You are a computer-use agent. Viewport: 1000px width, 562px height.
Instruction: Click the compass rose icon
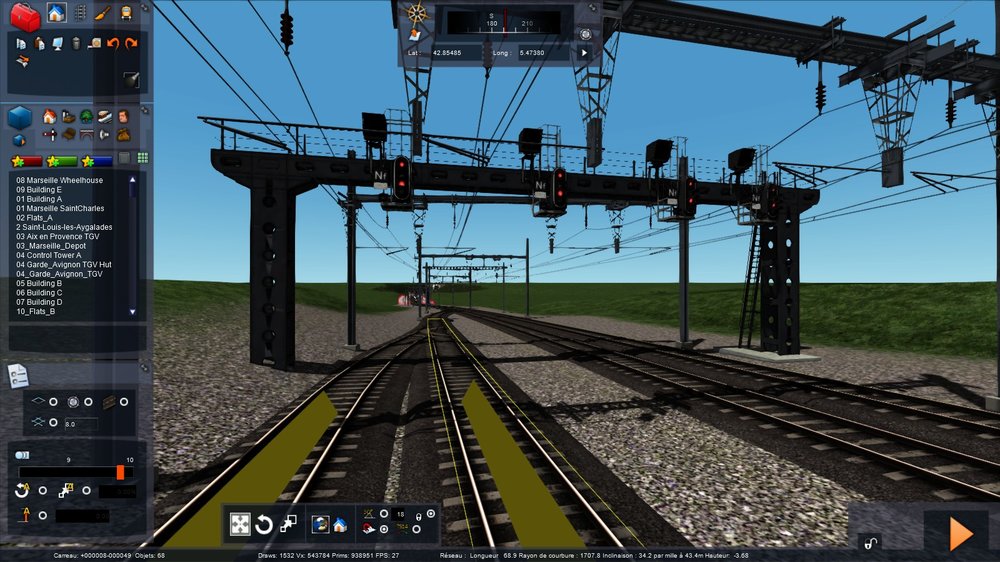click(x=417, y=14)
